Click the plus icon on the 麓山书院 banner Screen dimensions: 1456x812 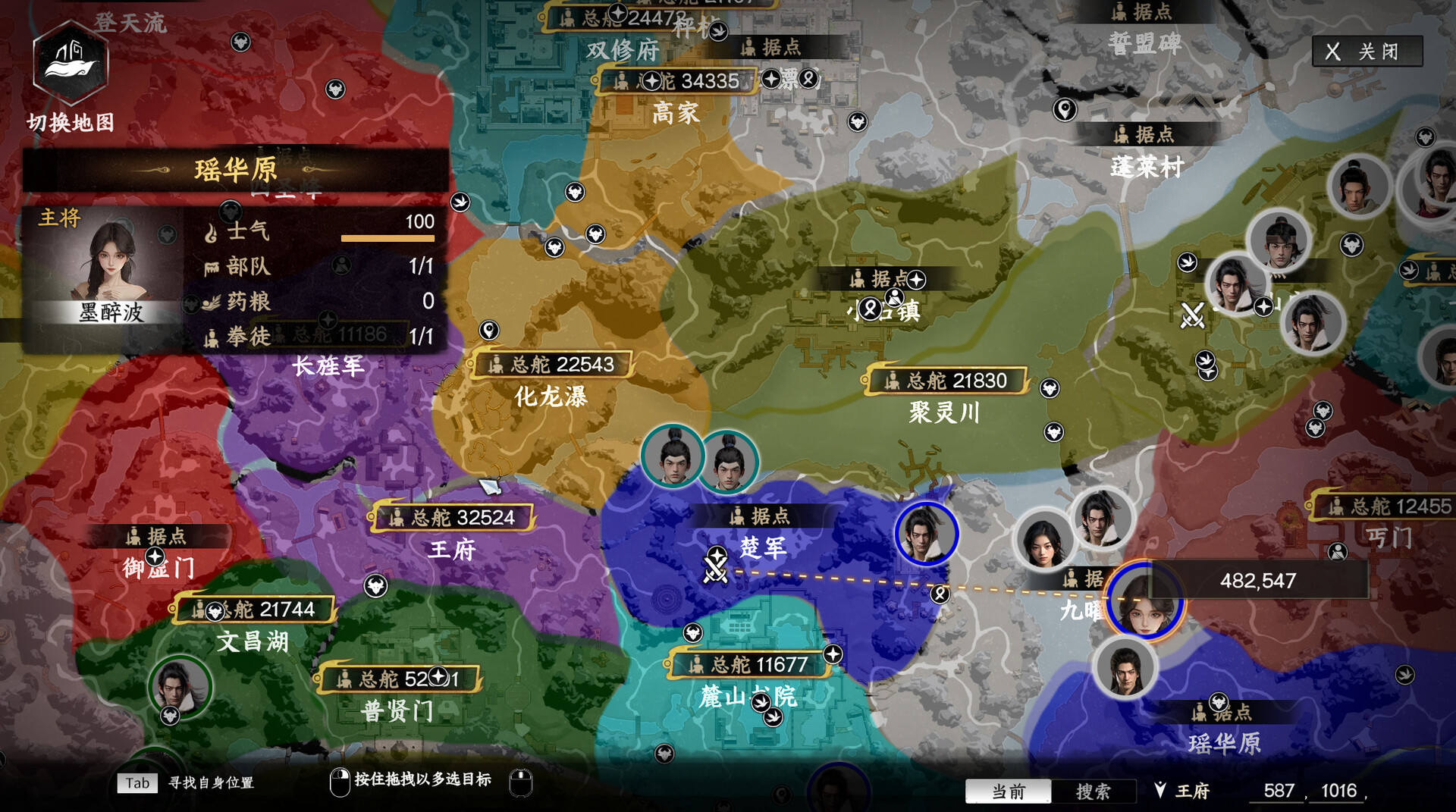pos(833,654)
